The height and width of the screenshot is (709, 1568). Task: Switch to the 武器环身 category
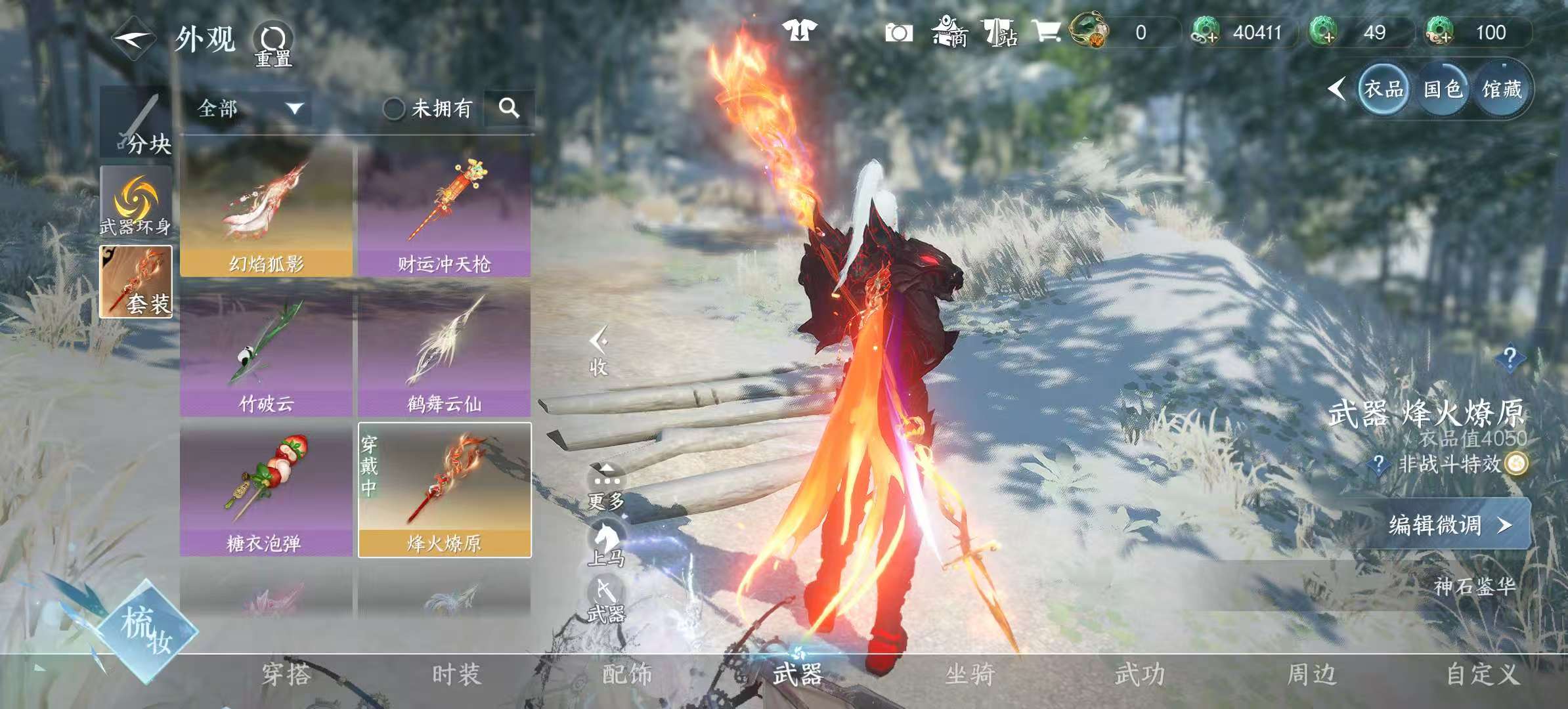(136, 202)
